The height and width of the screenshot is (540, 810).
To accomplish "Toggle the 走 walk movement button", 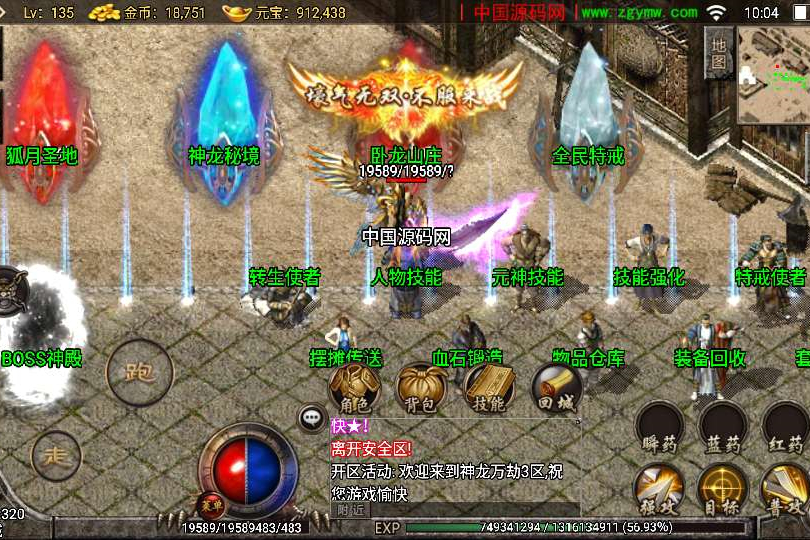I will pos(56,457).
